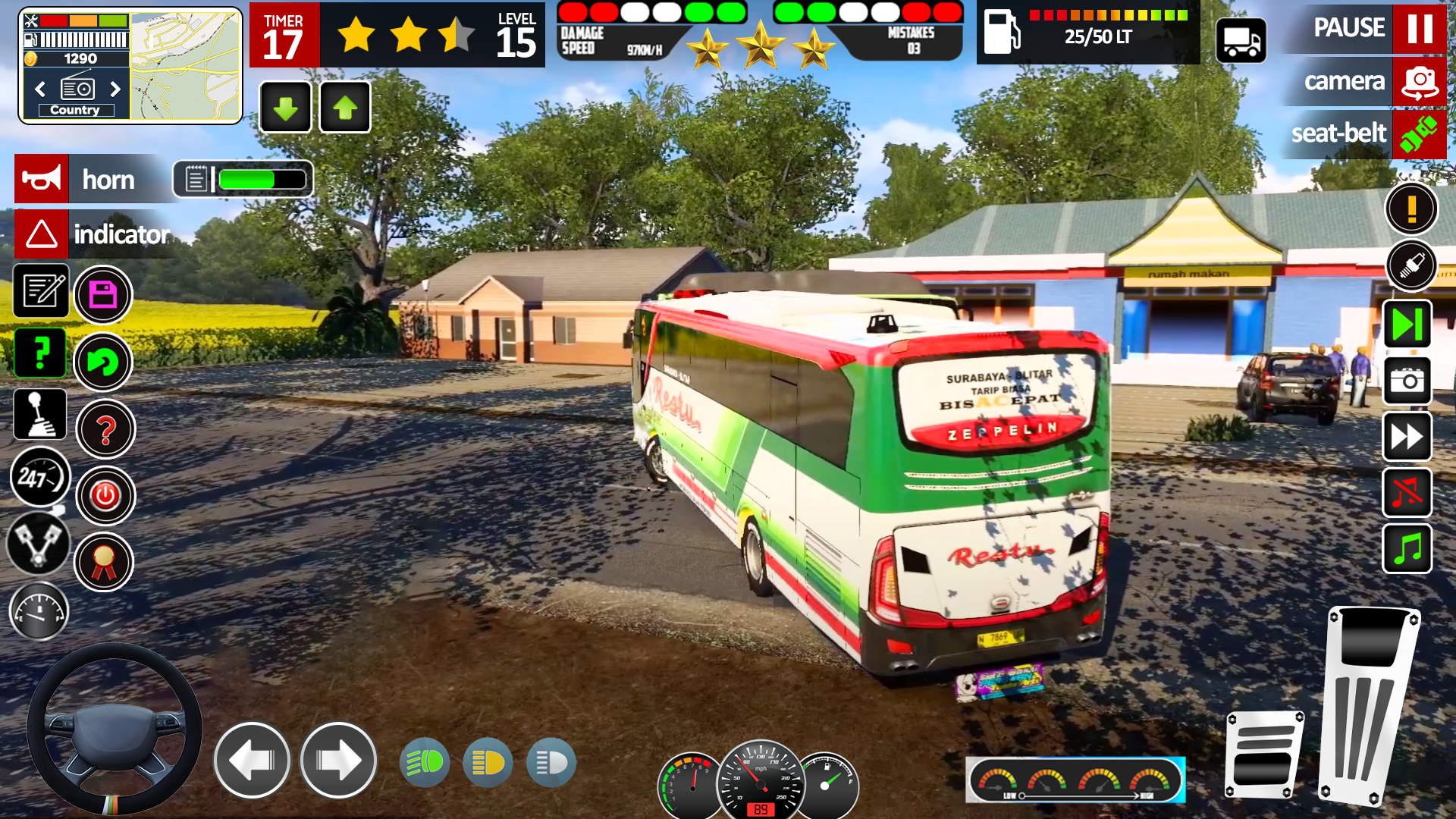Steer right with the right arrow
This screenshot has width=1456, height=819.
(x=338, y=761)
